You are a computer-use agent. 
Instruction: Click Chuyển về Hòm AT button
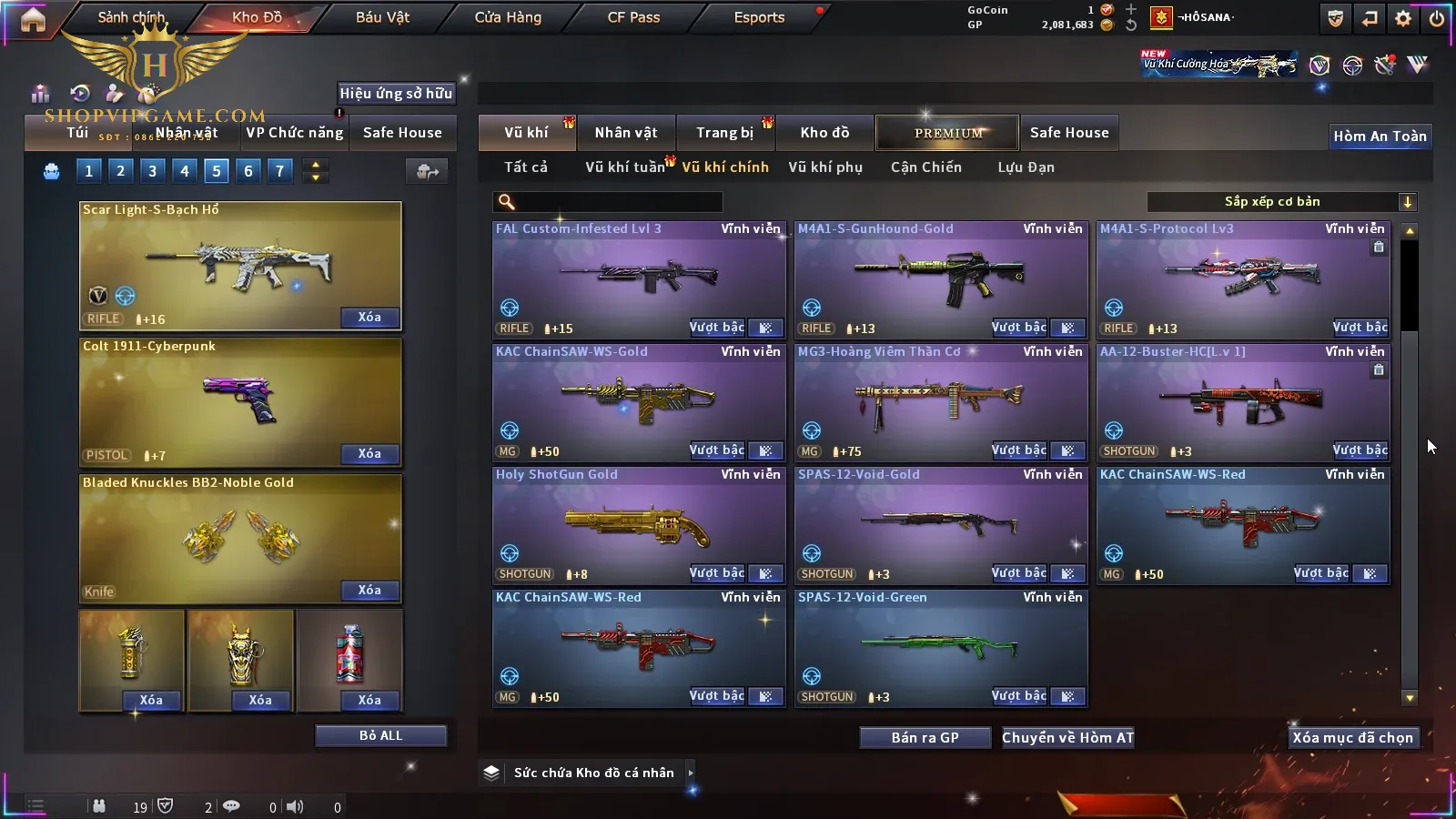point(1067,738)
